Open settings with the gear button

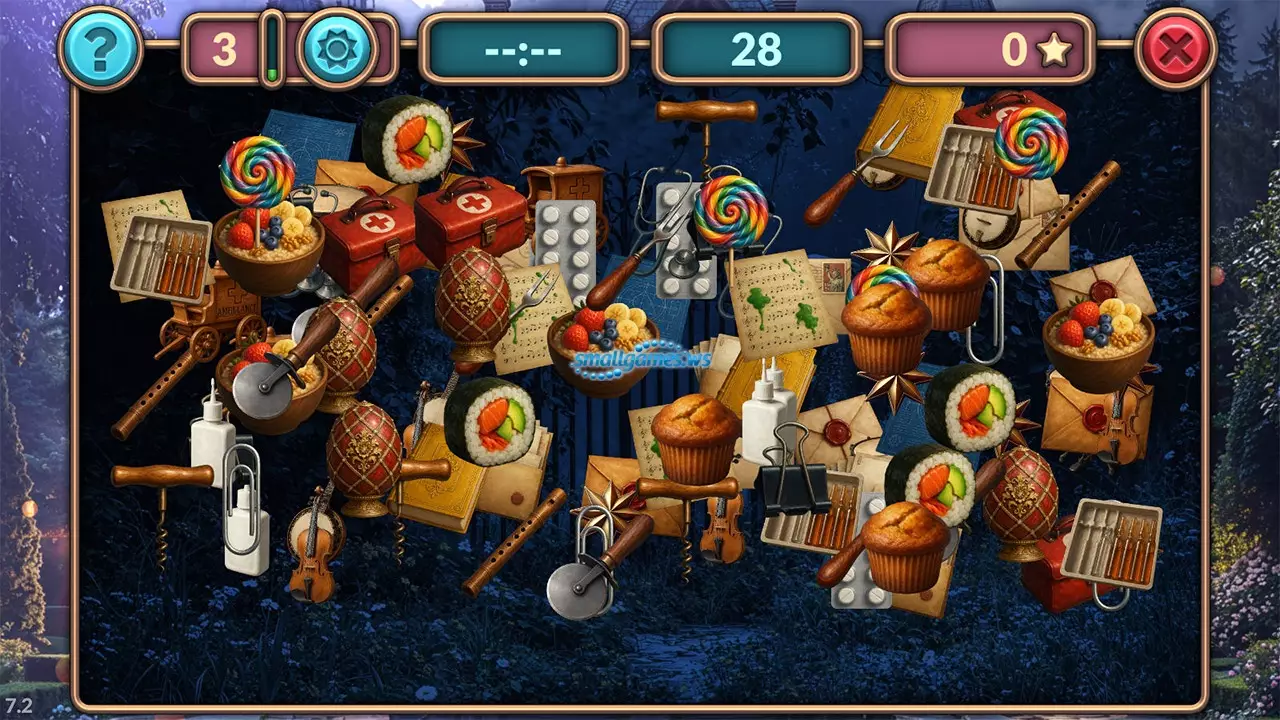pyautogui.click(x=337, y=49)
